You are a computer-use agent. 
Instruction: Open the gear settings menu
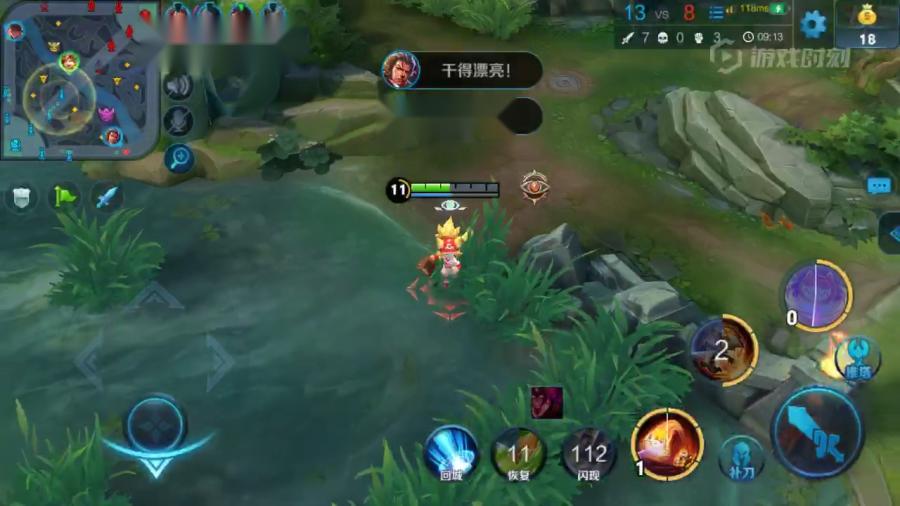point(813,24)
